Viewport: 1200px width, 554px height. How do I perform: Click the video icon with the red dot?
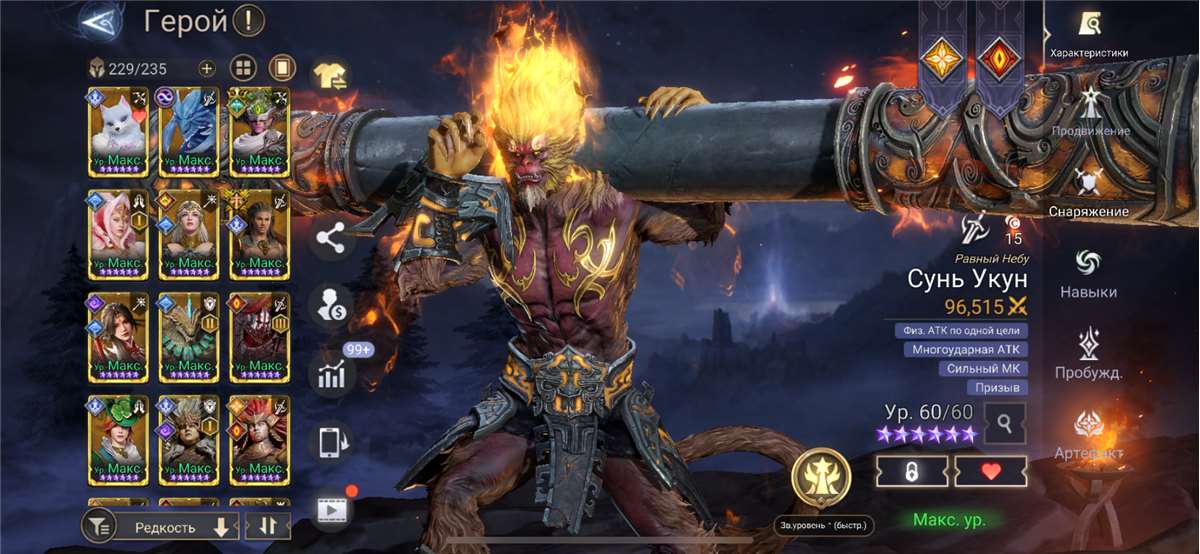[x=330, y=510]
